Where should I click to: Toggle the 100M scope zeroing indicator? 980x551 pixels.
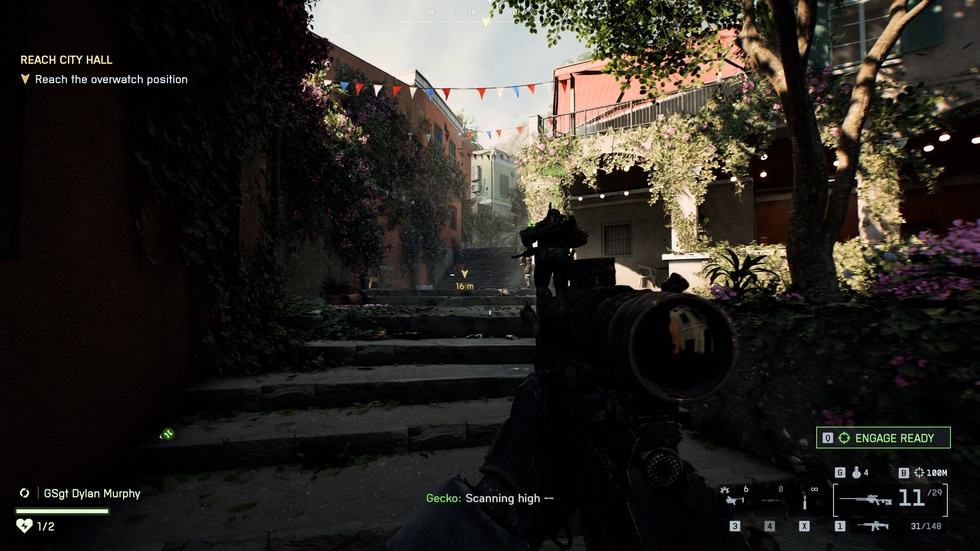(930, 473)
